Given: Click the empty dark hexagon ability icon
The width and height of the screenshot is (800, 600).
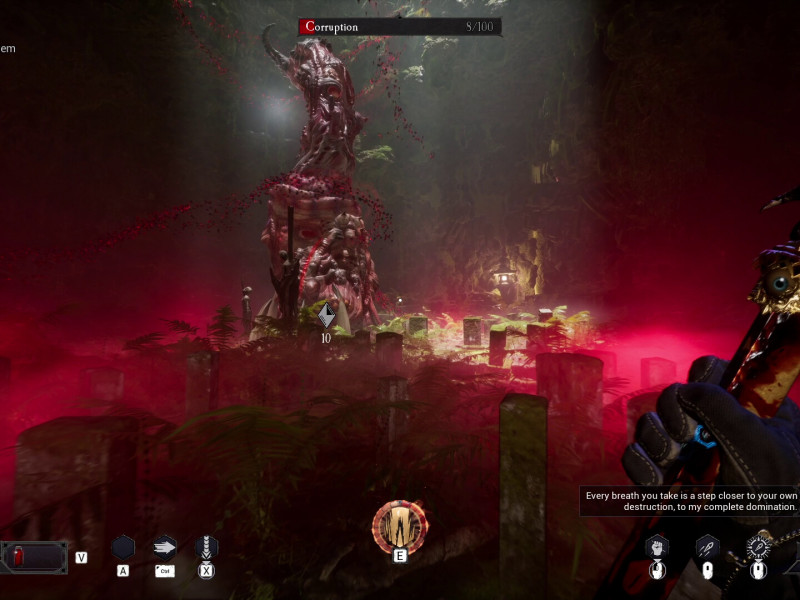Looking at the screenshot, I should click(123, 547).
